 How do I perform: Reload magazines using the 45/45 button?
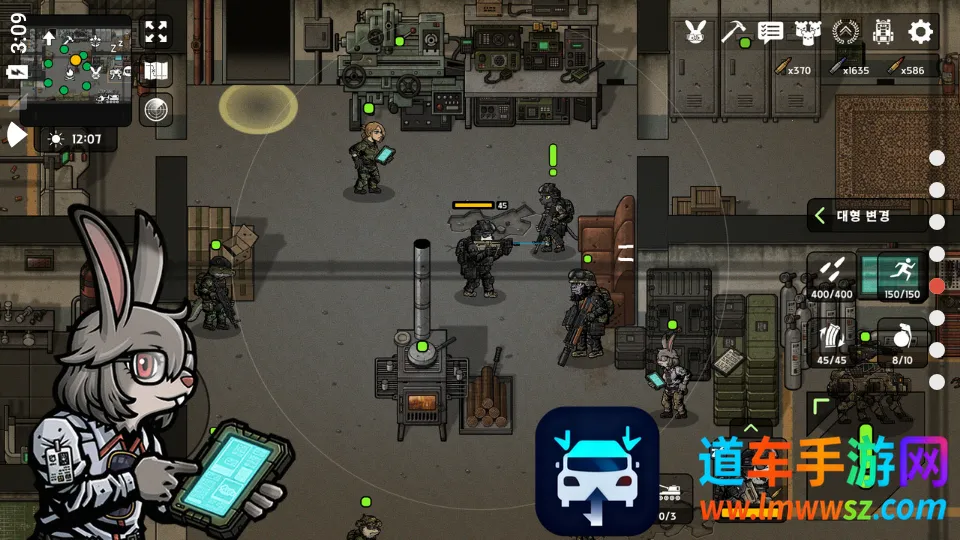(x=832, y=342)
